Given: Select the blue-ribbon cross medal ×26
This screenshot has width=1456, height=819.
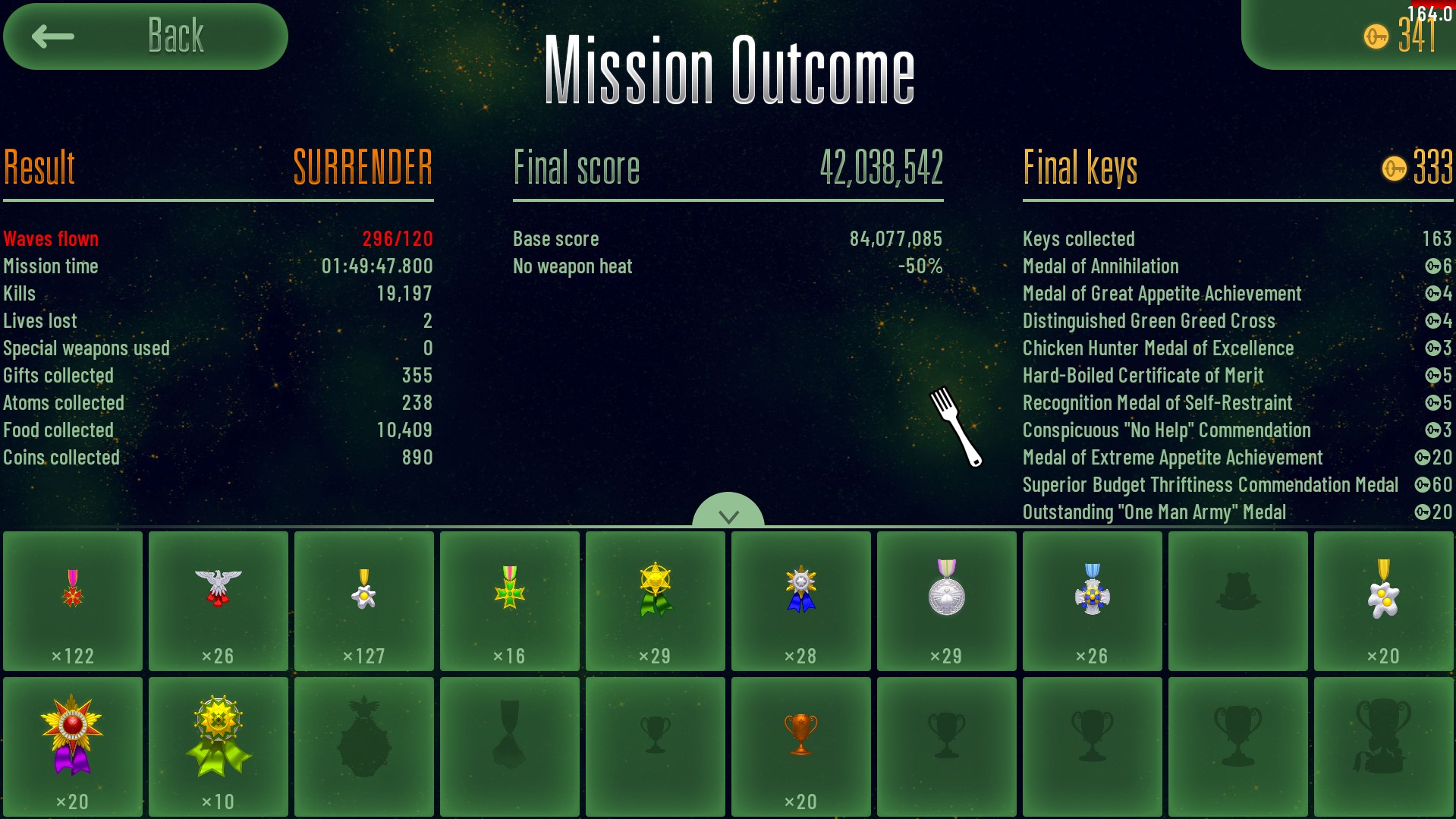Looking at the screenshot, I should coord(1093,600).
